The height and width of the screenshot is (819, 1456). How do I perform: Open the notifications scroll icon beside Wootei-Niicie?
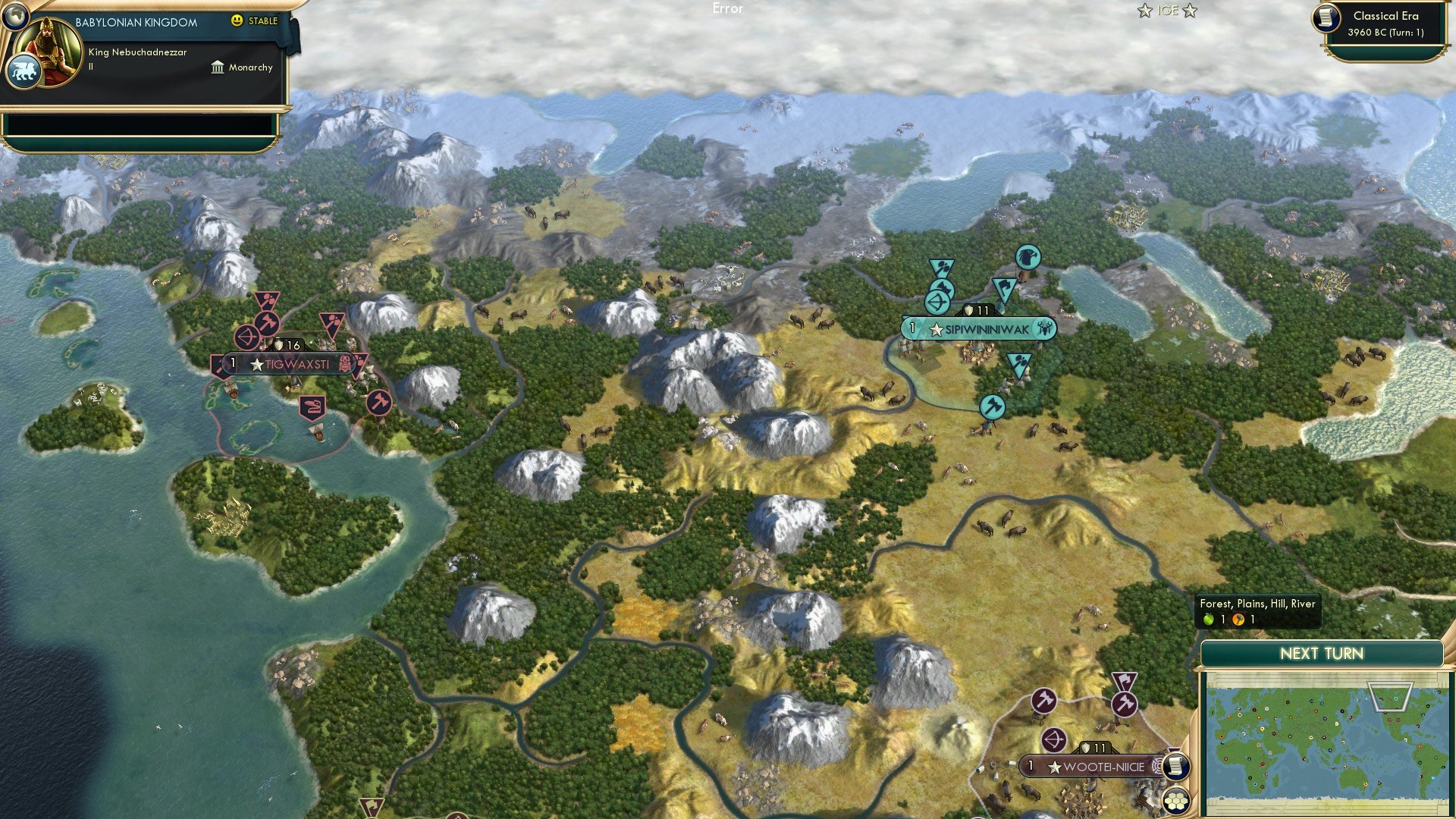1174,767
